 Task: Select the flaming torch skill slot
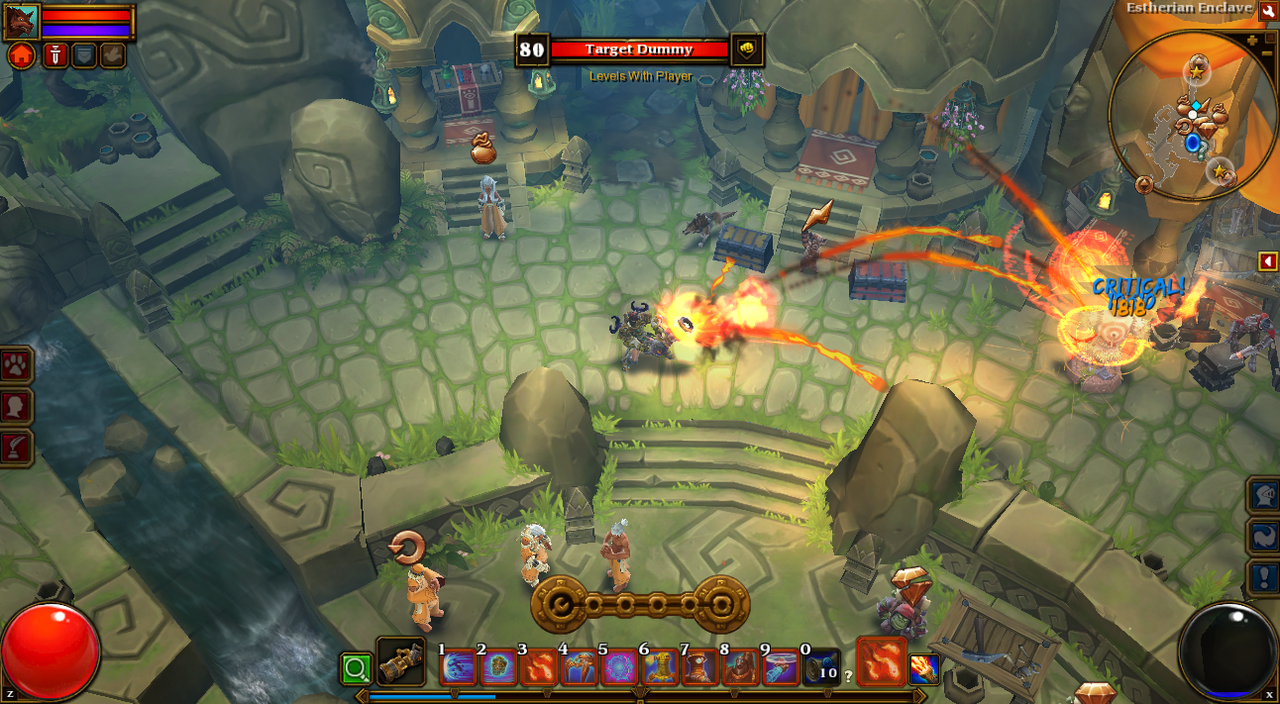(x=924, y=668)
